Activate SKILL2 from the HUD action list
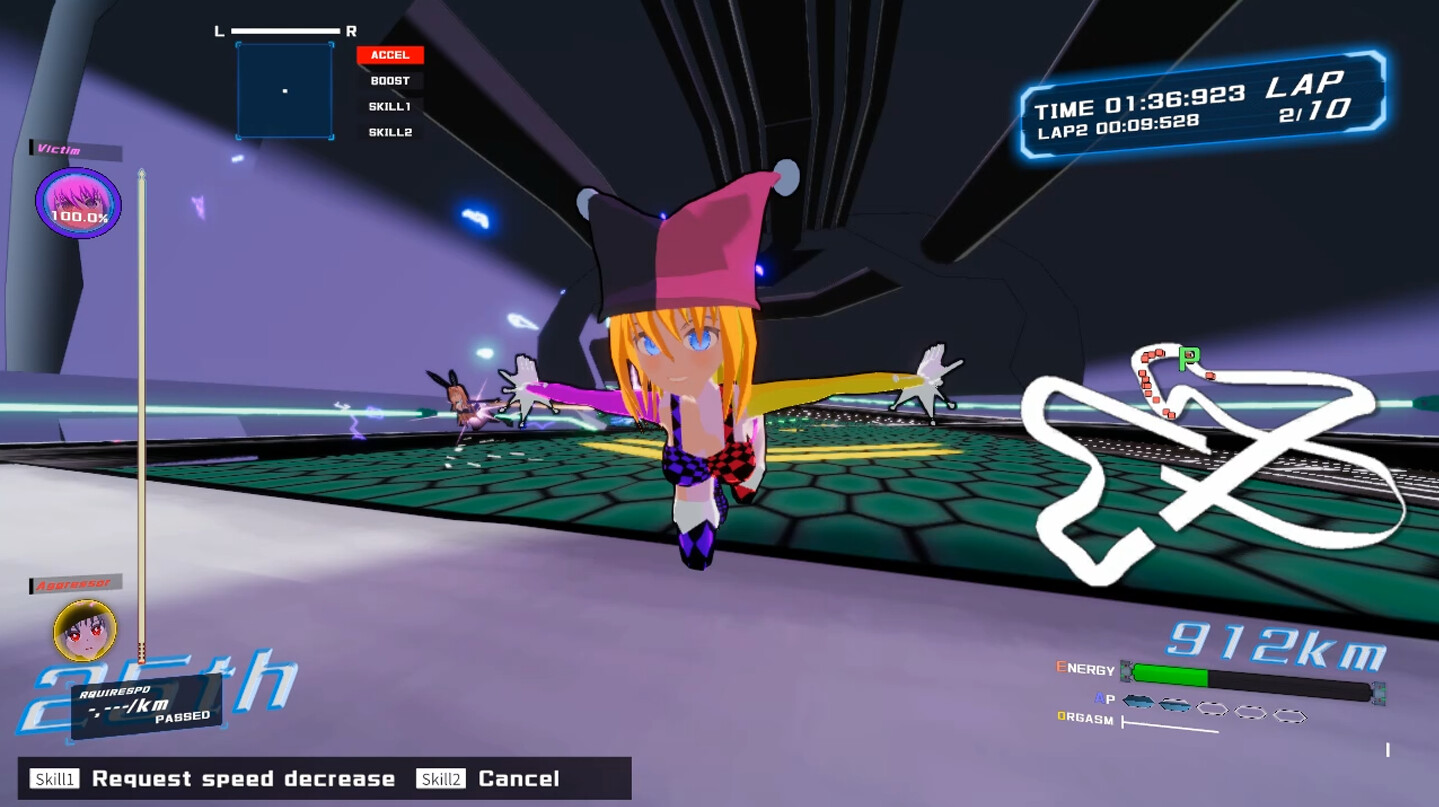This screenshot has height=807, width=1439. [388, 130]
